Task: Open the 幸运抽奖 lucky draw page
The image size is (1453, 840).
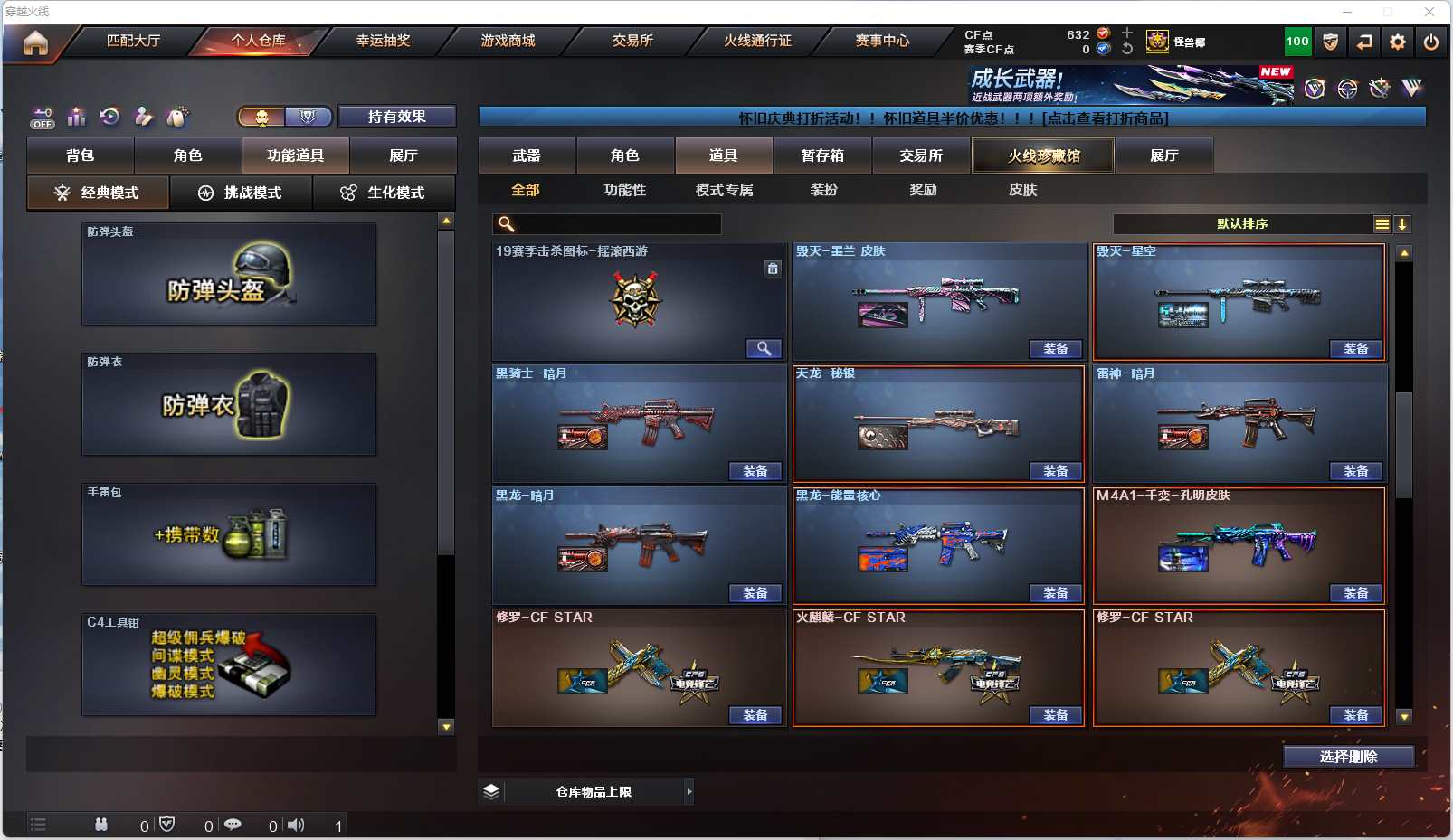Action: tap(383, 41)
